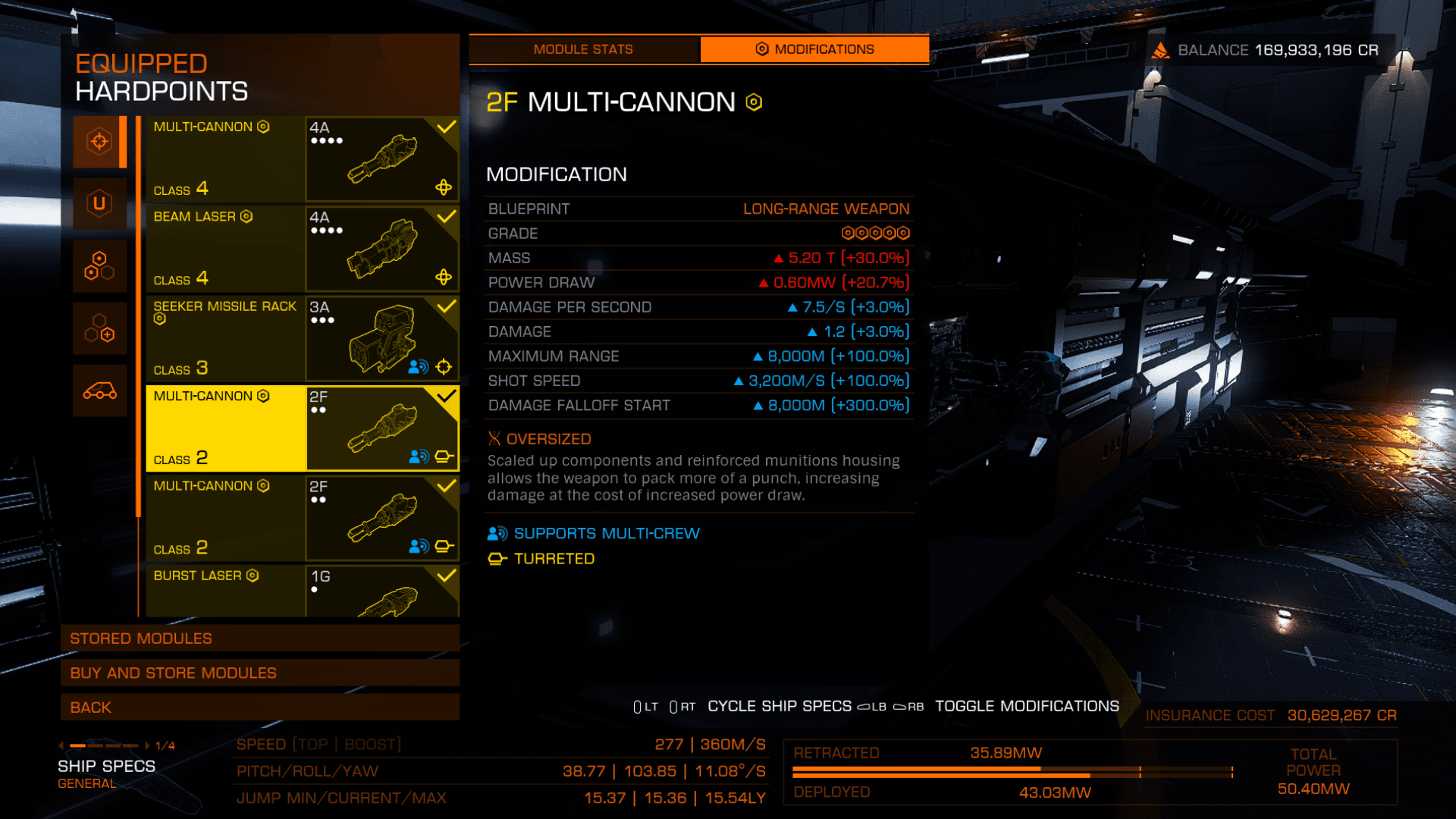Open the optional internals hexagon-plus icon
The width and height of the screenshot is (1456, 819).
99,328
